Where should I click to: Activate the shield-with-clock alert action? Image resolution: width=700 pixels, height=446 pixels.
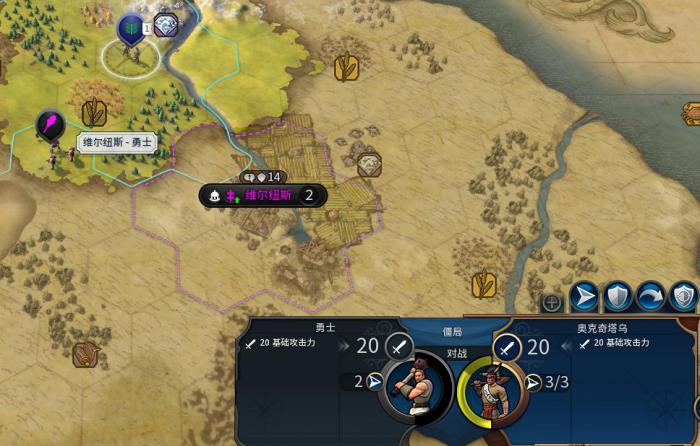pyautogui.click(x=684, y=295)
